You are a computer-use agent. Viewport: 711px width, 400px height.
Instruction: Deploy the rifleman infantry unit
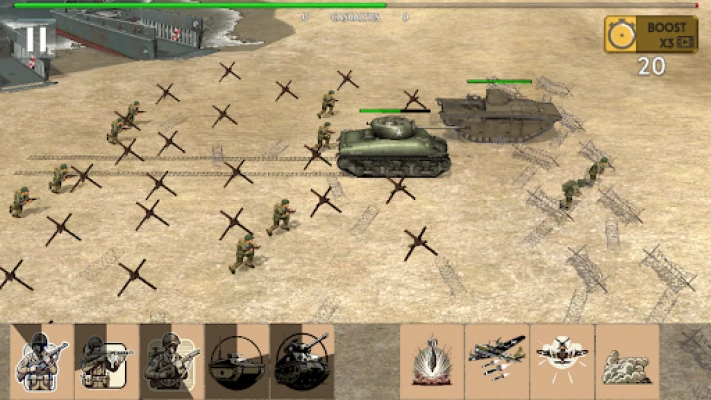pos(41,359)
